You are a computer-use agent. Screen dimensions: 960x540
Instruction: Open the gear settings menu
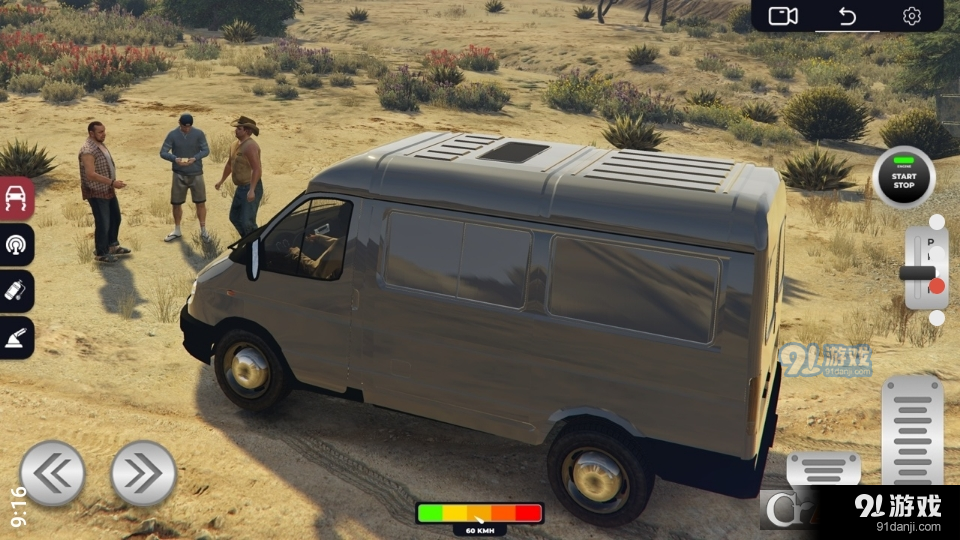(911, 16)
